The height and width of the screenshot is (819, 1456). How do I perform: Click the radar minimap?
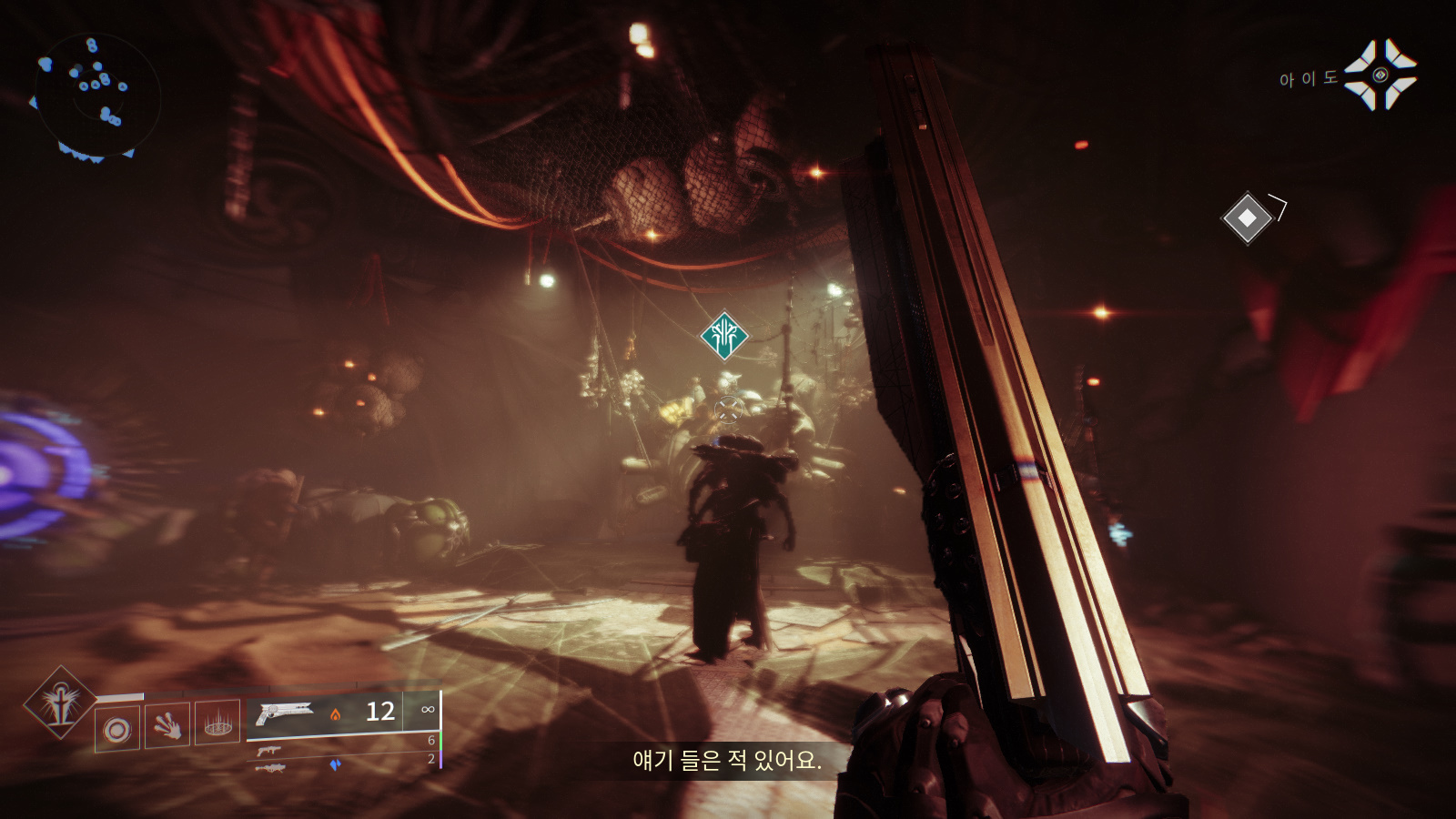point(96,96)
